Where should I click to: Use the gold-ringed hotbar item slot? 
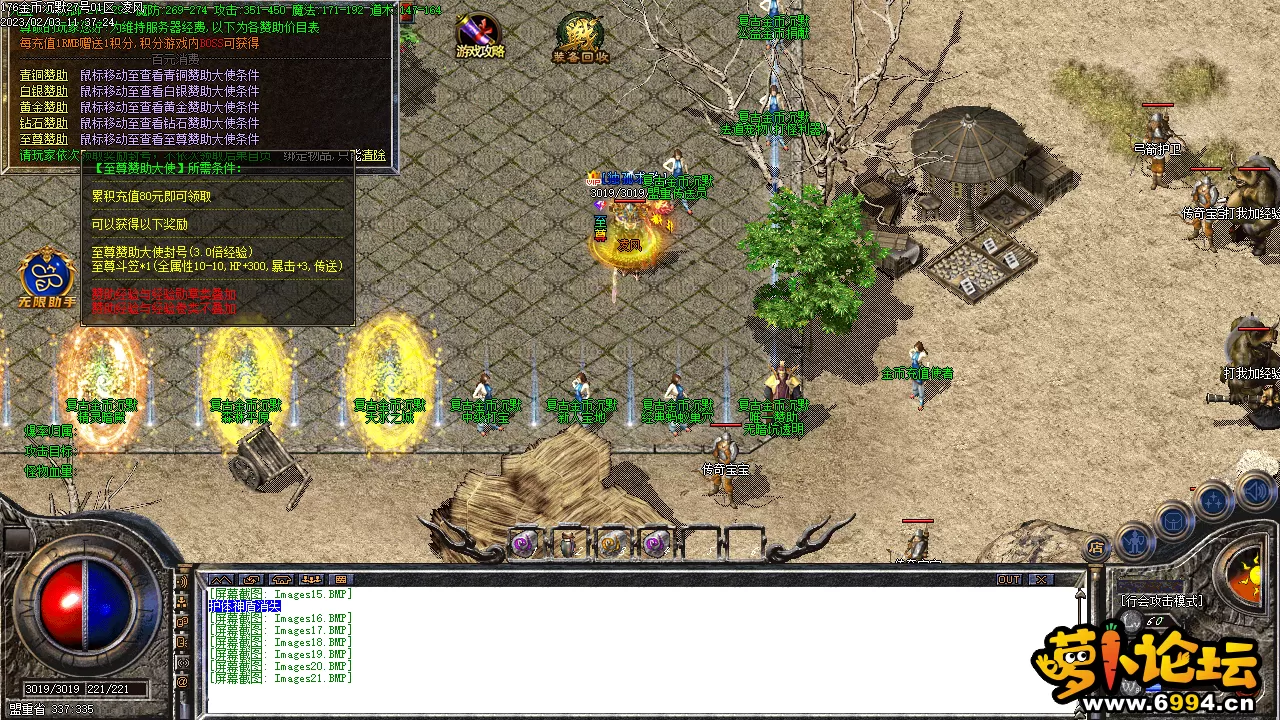point(611,543)
